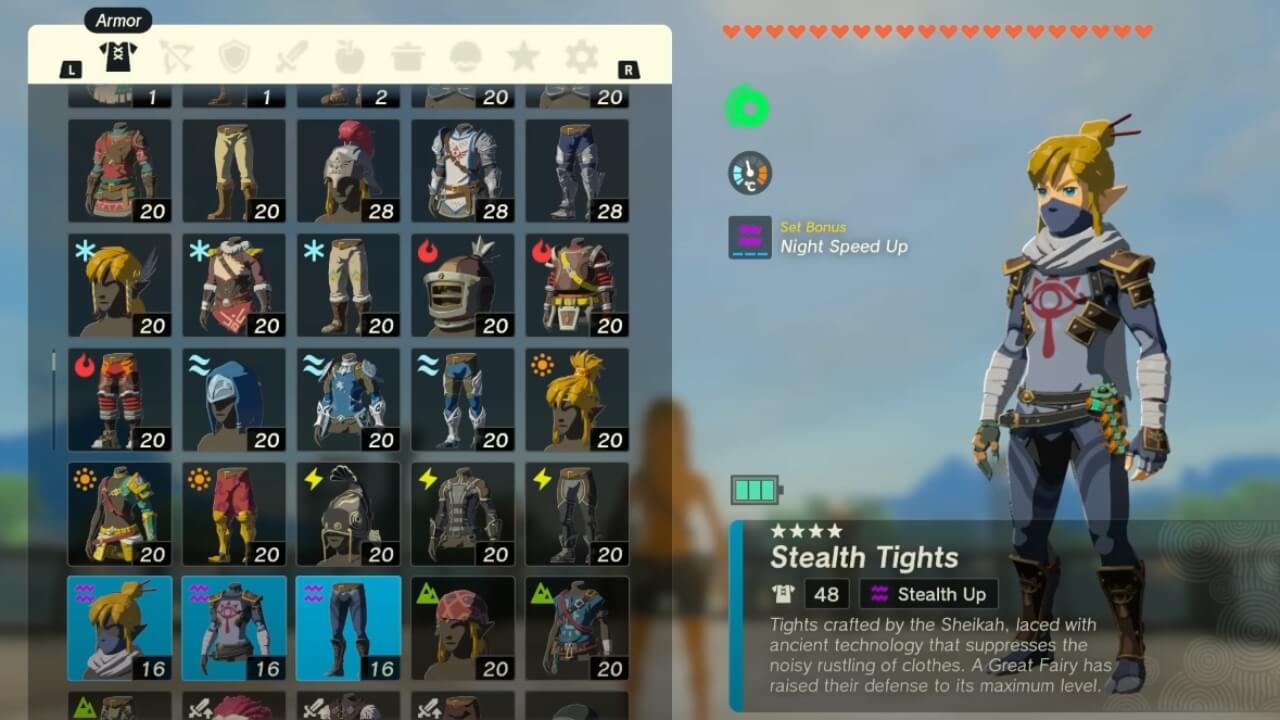Click the battery energy meter
Viewport: 1280px width, 720px height.
[757, 490]
